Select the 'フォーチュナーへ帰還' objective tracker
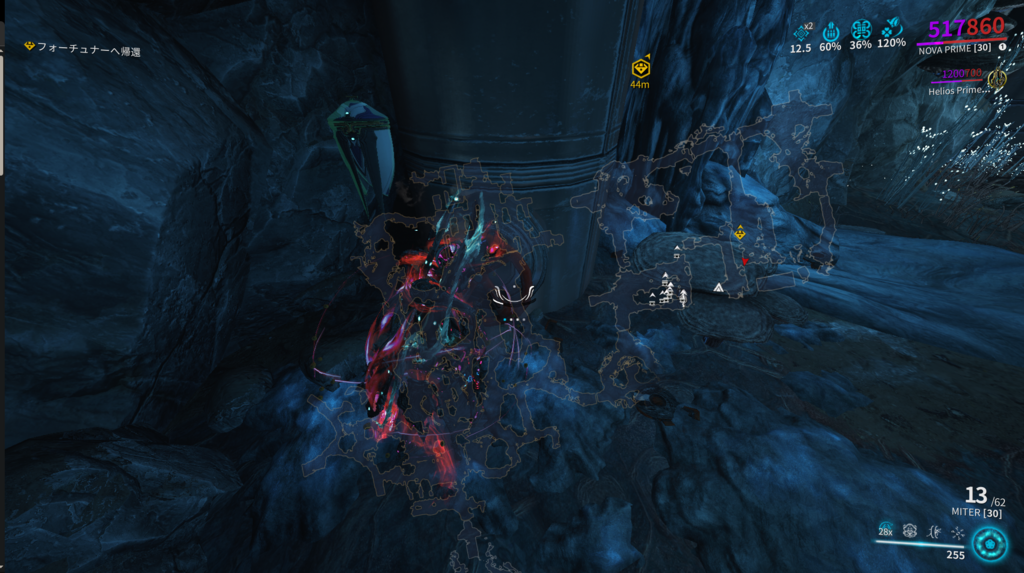Viewport: 1024px width, 573px height. (84, 50)
